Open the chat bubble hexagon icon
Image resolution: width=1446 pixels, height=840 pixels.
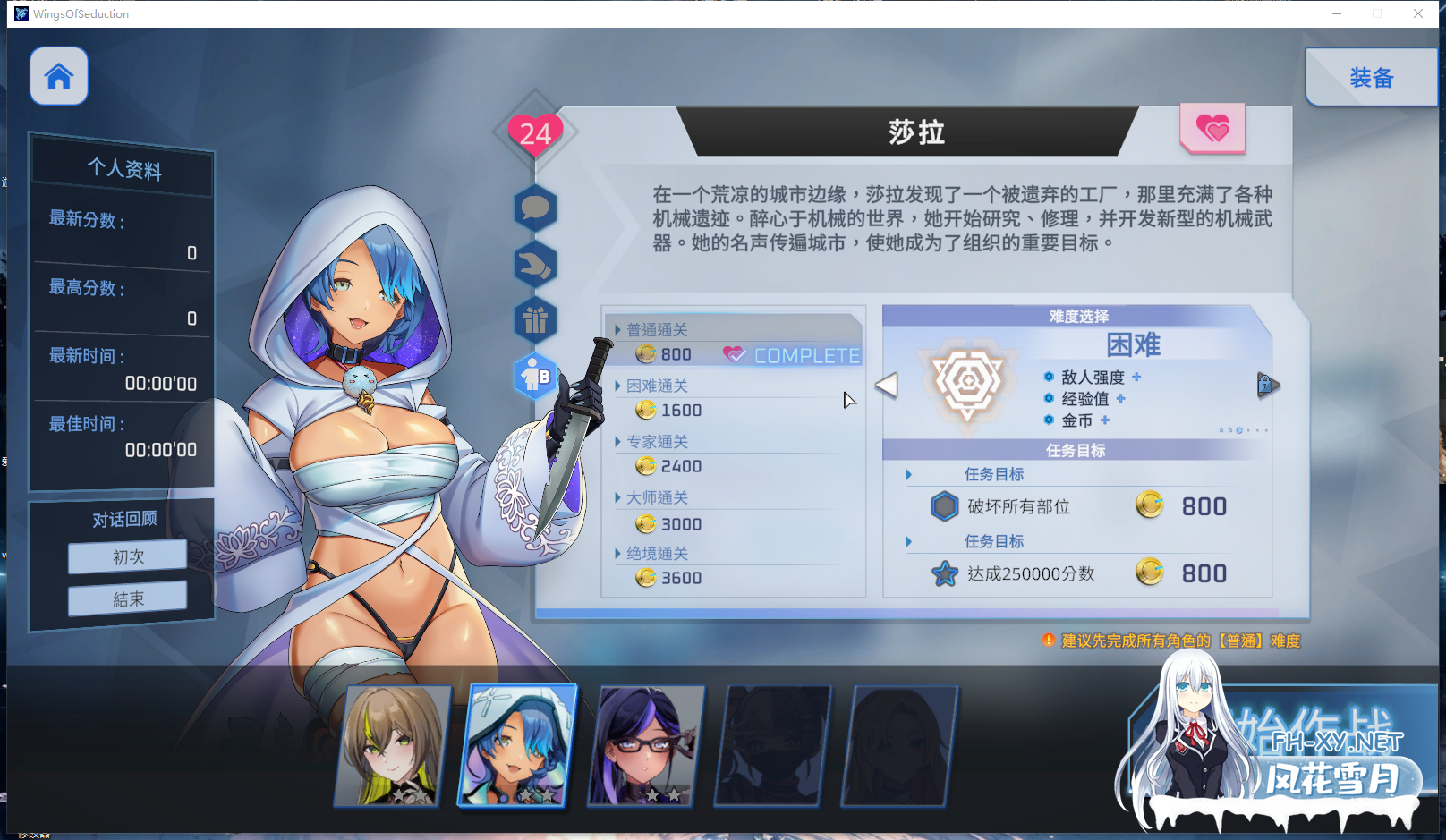pyautogui.click(x=535, y=209)
